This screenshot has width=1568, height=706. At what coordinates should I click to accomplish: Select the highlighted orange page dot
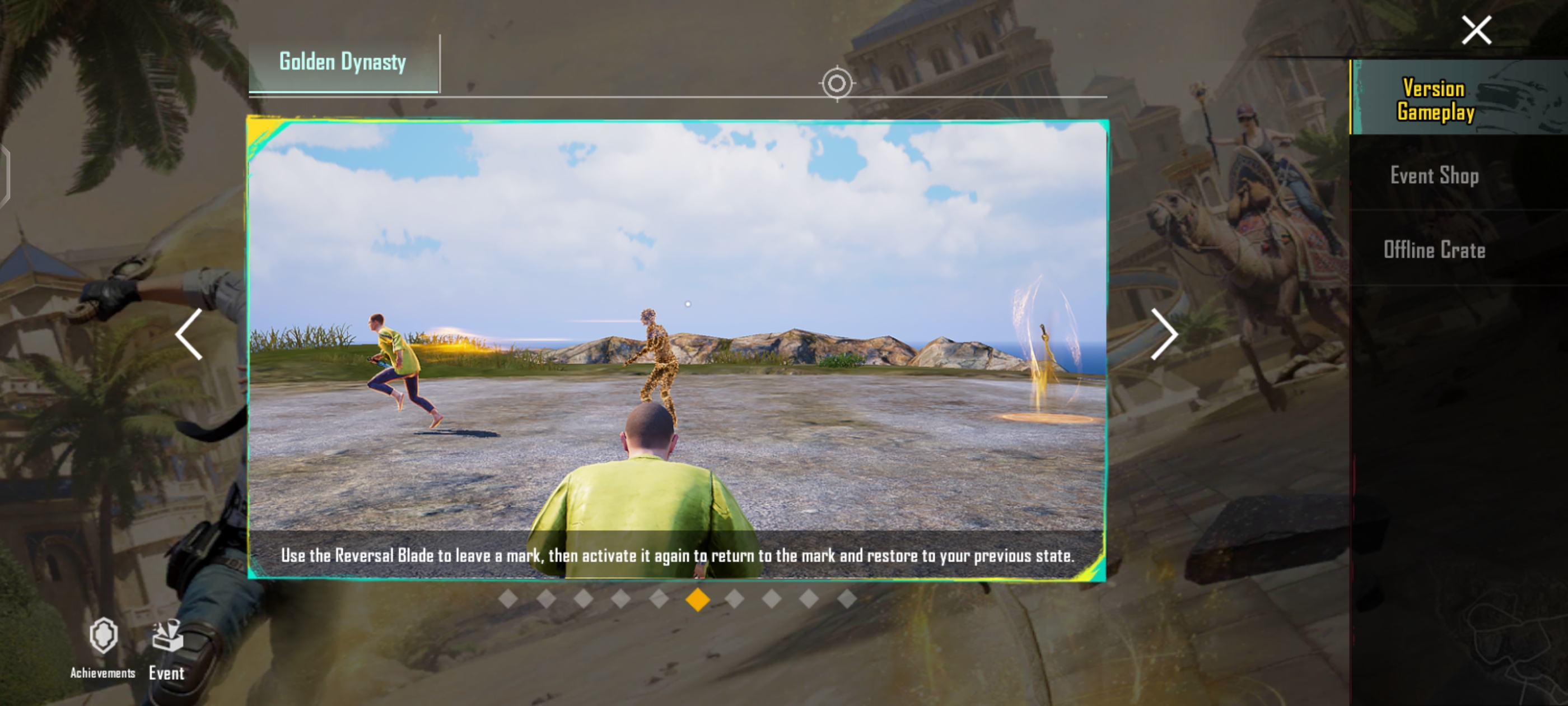(698, 600)
